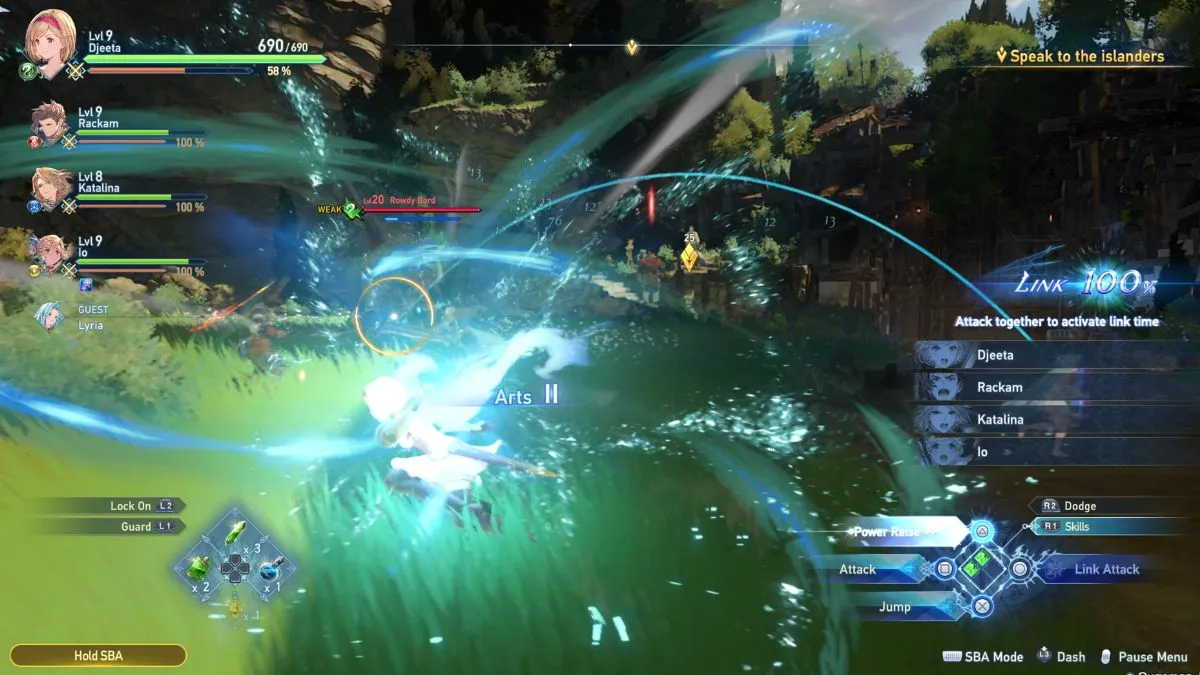Viewport: 1200px width, 675px height.
Task: Trigger the Link Attack action
Action: [x=1107, y=570]
